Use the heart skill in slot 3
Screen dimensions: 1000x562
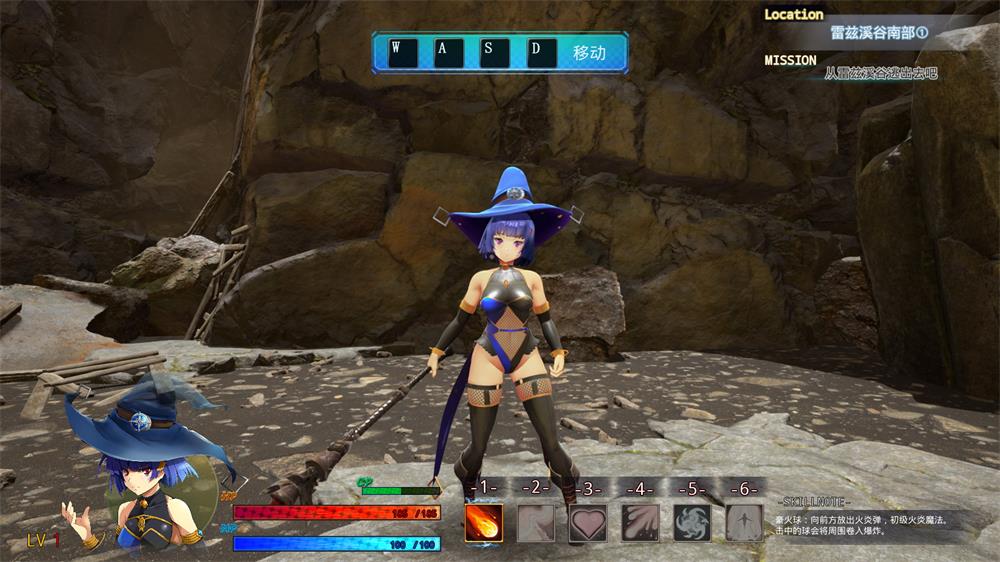click(x=588, y=522)
